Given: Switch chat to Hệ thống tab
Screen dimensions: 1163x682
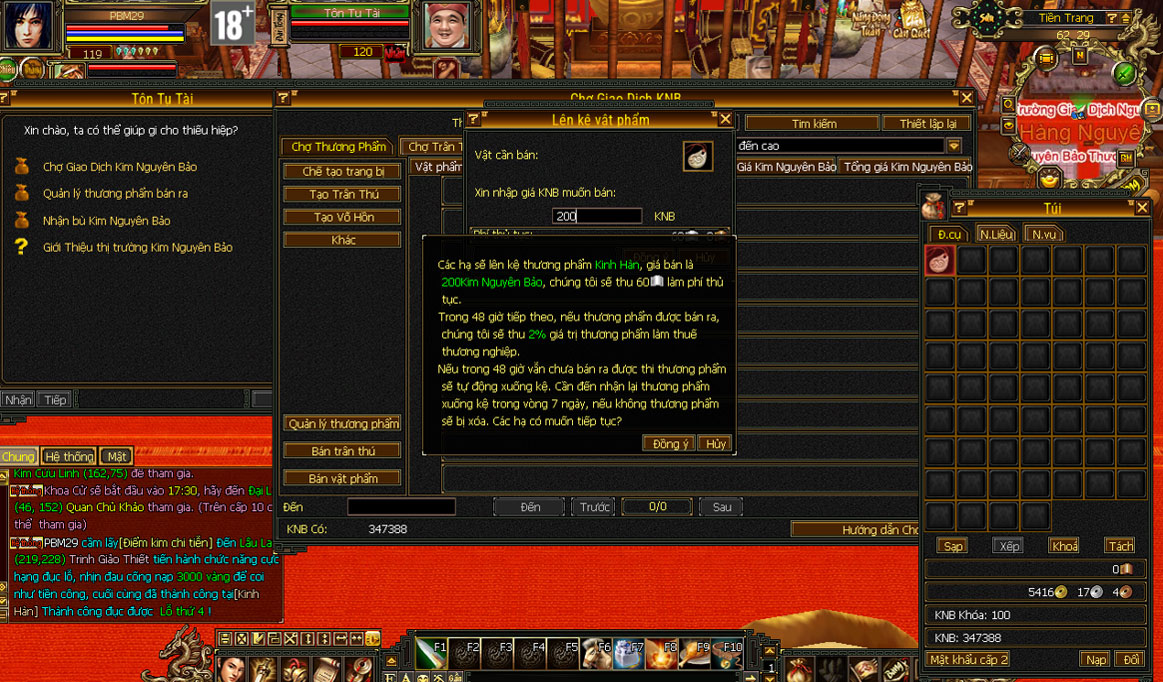Looking at the screenshot, I should (x=69, y=456).
